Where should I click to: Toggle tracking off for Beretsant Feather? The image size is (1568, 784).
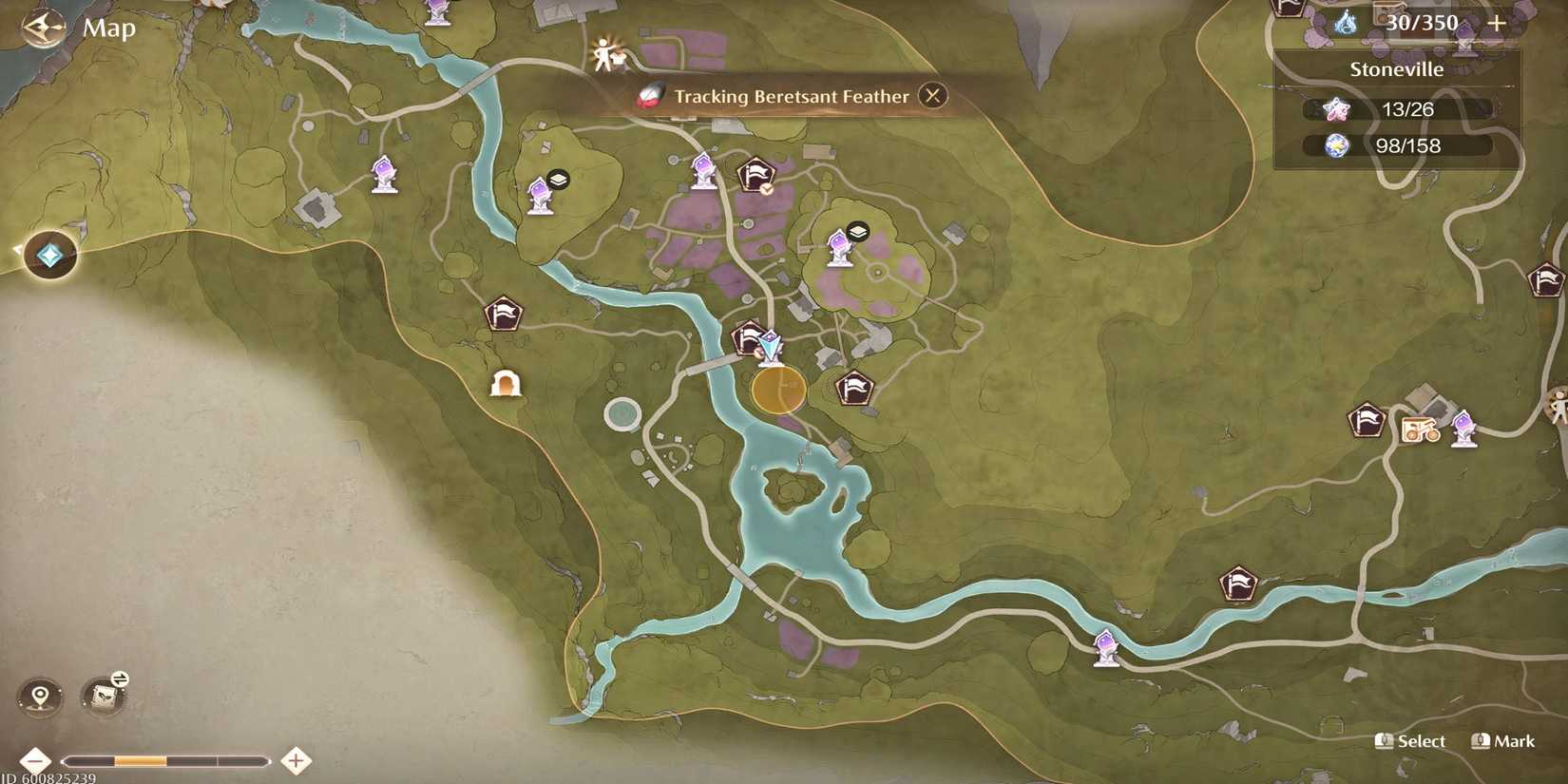point(932,96)
